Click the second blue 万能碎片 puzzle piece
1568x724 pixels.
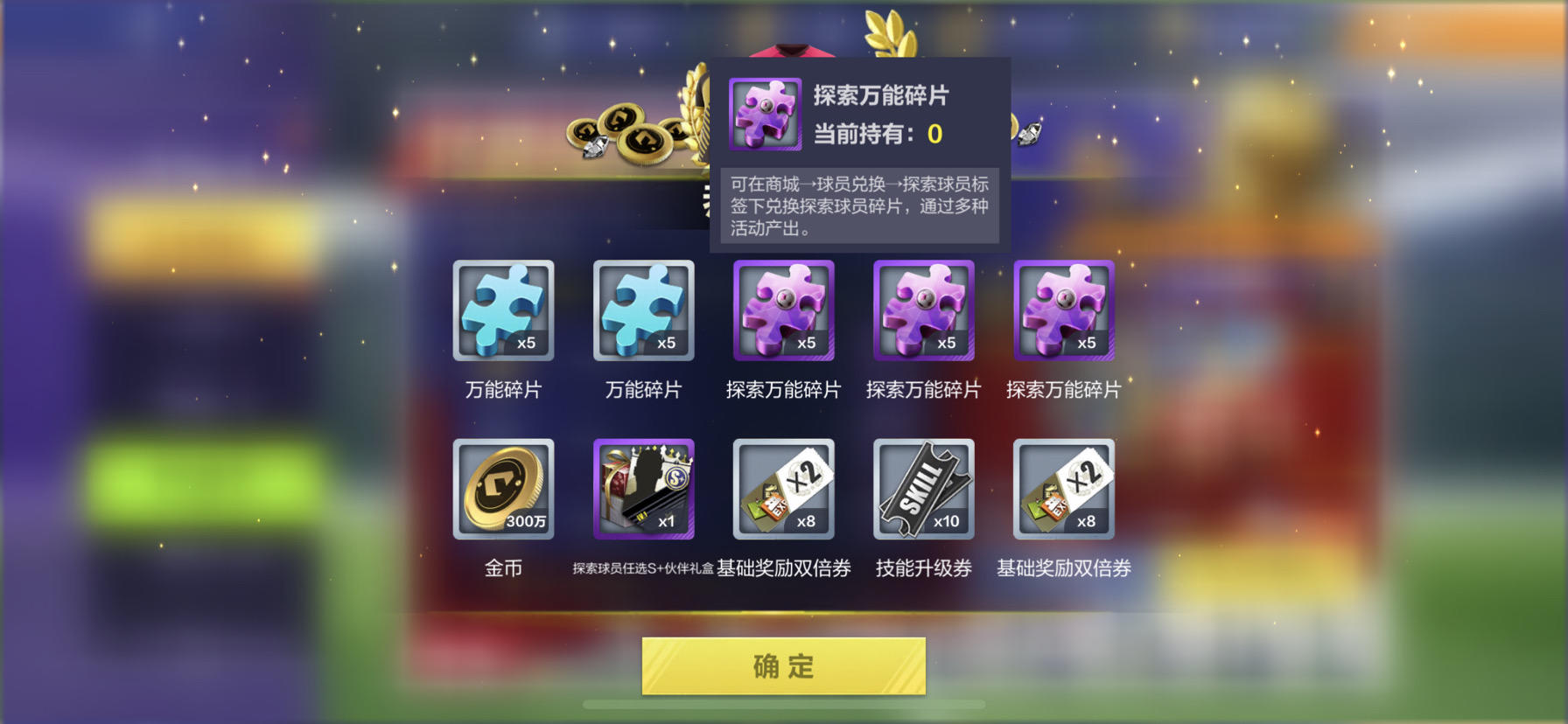point(644,311)
